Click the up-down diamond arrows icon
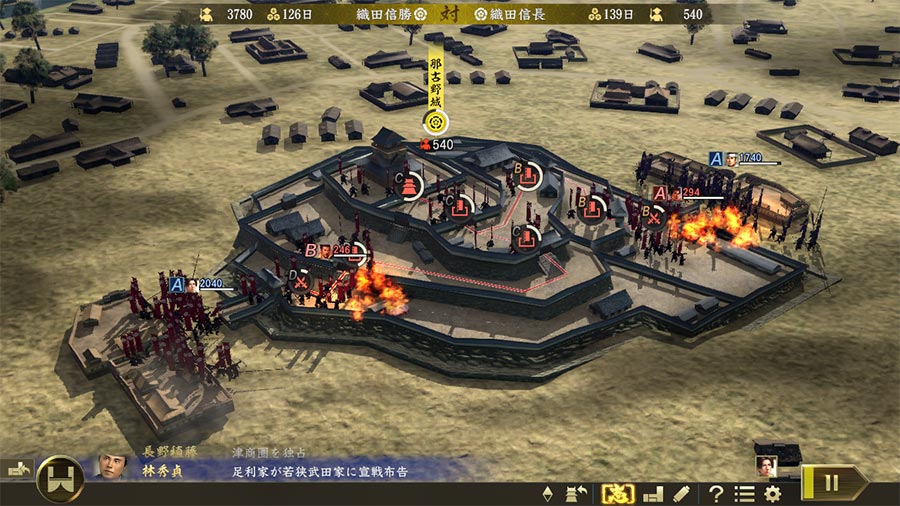This screenshot has height=506, width=900. pos(547,493)
